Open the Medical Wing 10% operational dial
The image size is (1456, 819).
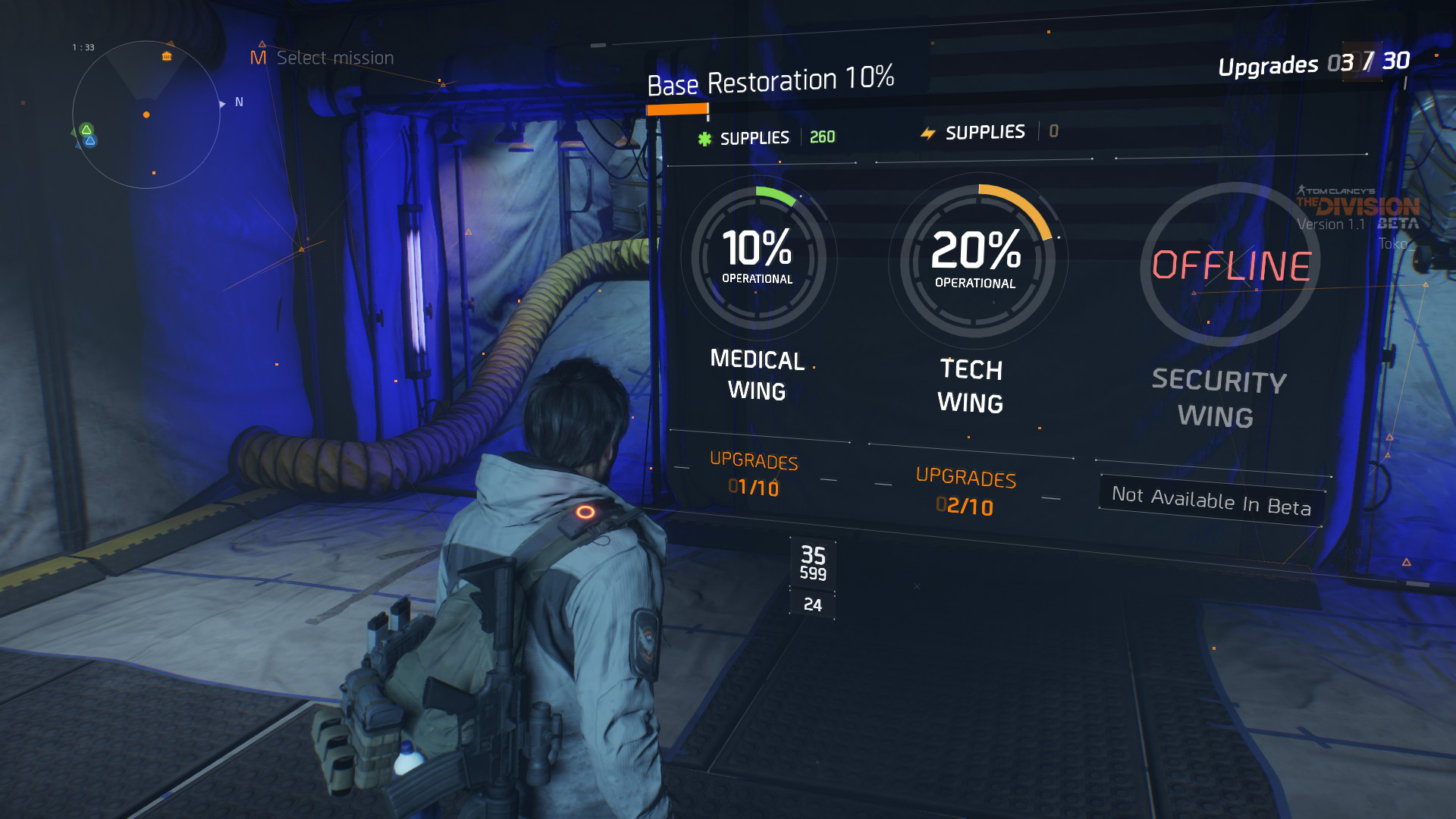click(x=758, y=258)
